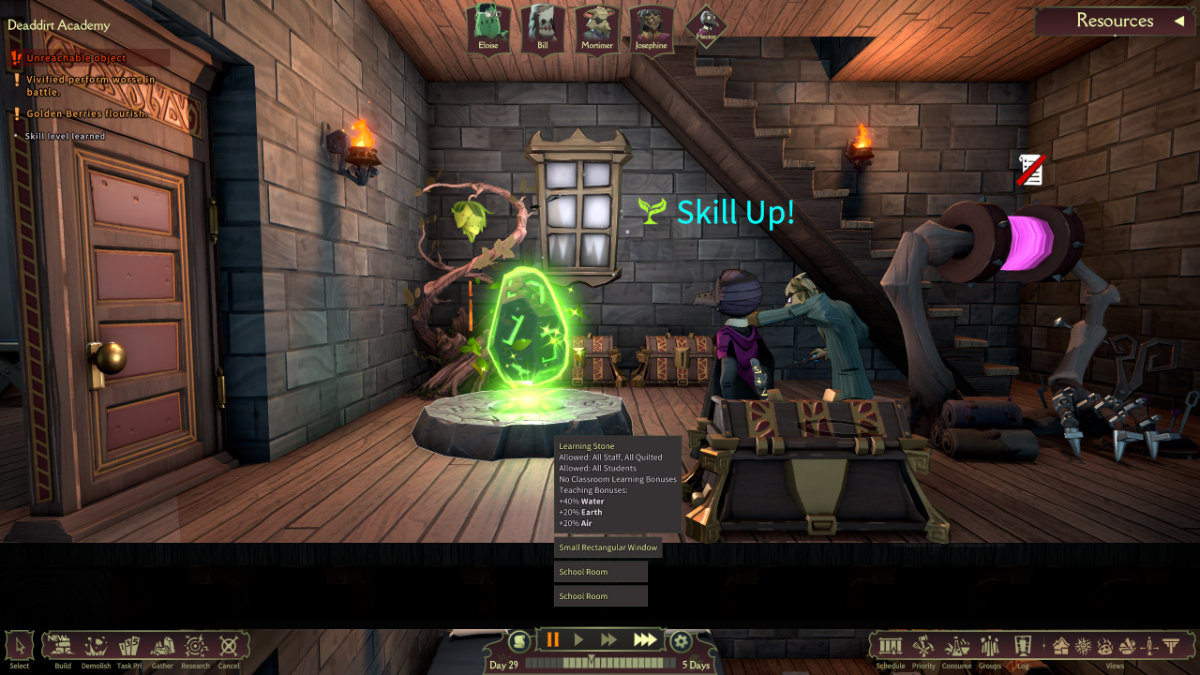Open the gear settings button
The height and width of the screenshot is (675, 1200).
coord(681,641)
